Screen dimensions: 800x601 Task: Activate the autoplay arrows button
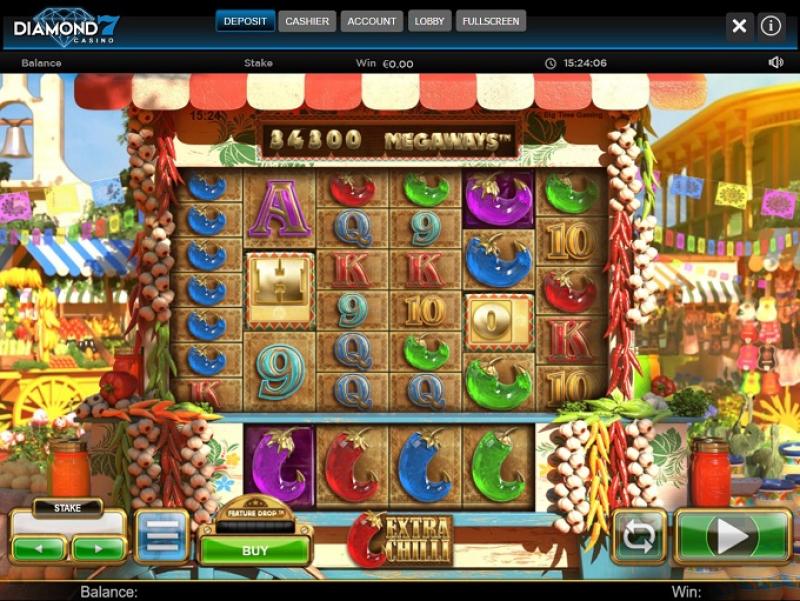pyautogui.click(x=639, y=537)
